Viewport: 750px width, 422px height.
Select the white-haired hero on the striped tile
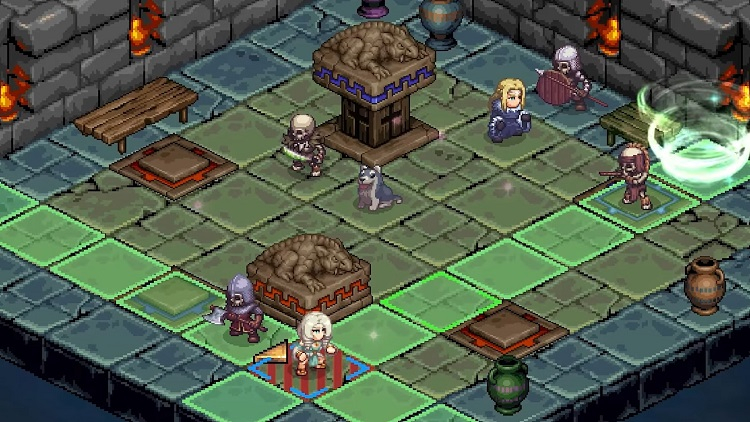tap(310, 343)
